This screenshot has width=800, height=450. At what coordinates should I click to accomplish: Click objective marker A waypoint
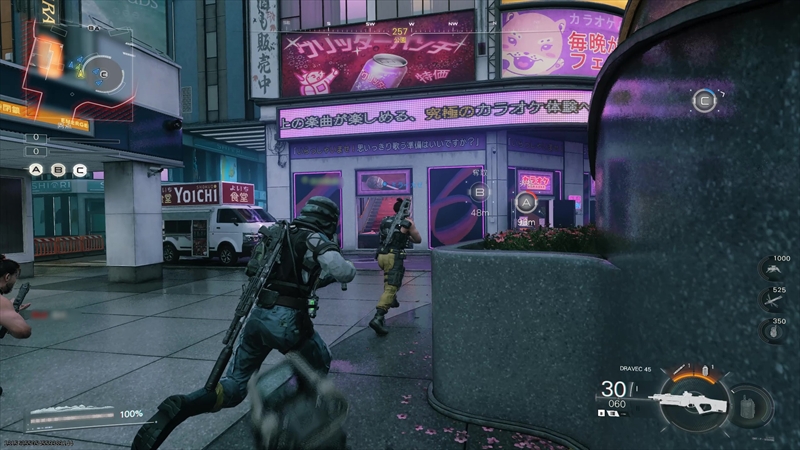click(526, 202)
